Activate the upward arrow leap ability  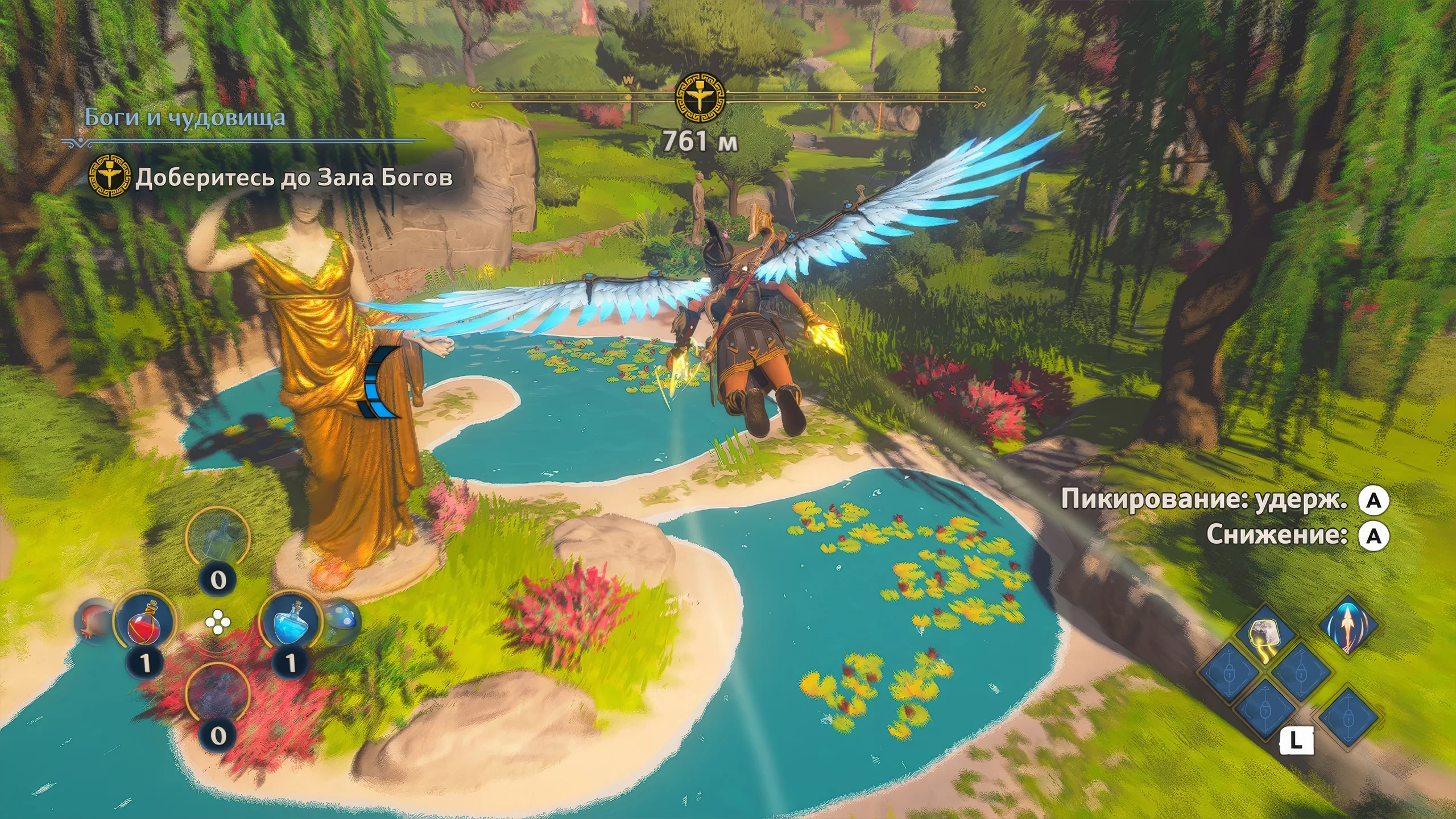coord(1347,626)
